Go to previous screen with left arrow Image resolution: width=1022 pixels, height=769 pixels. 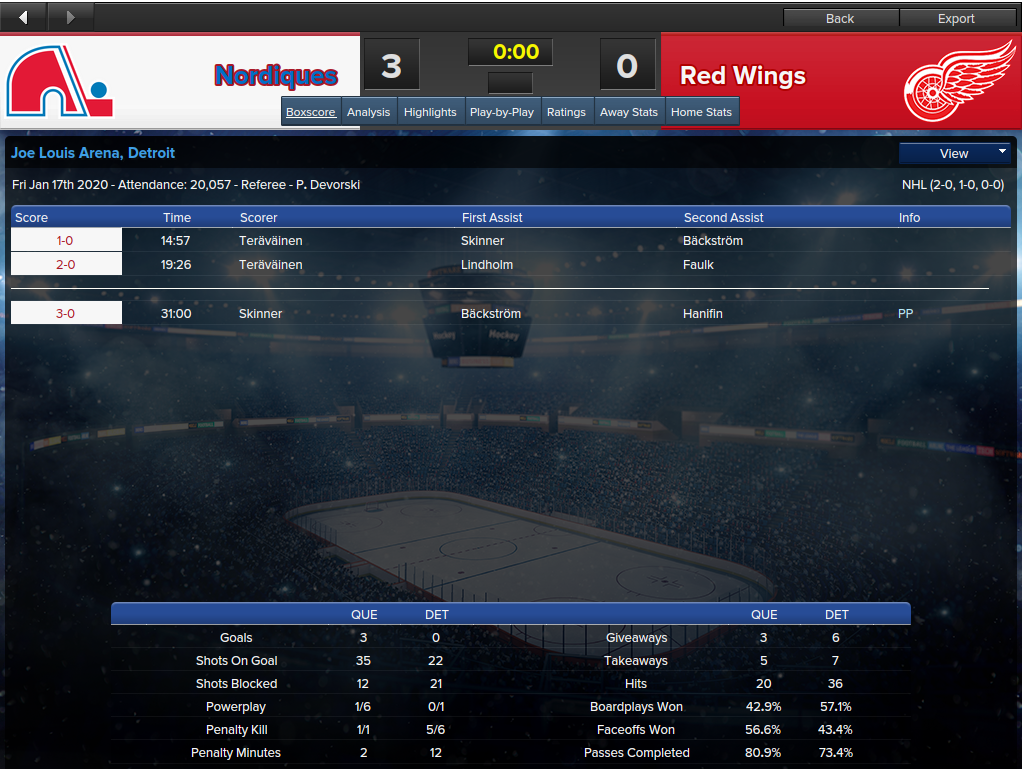pyautogui.click(x=23, y=17)
